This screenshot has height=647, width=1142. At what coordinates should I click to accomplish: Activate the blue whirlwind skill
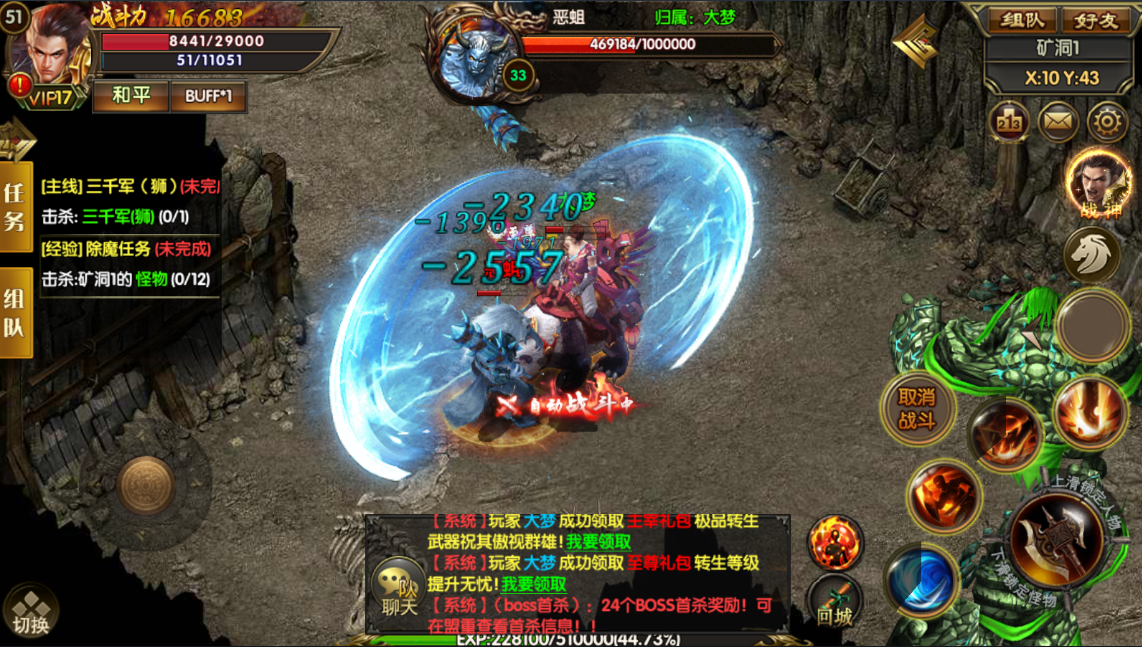pyautogui.click(x=920, y=581)
